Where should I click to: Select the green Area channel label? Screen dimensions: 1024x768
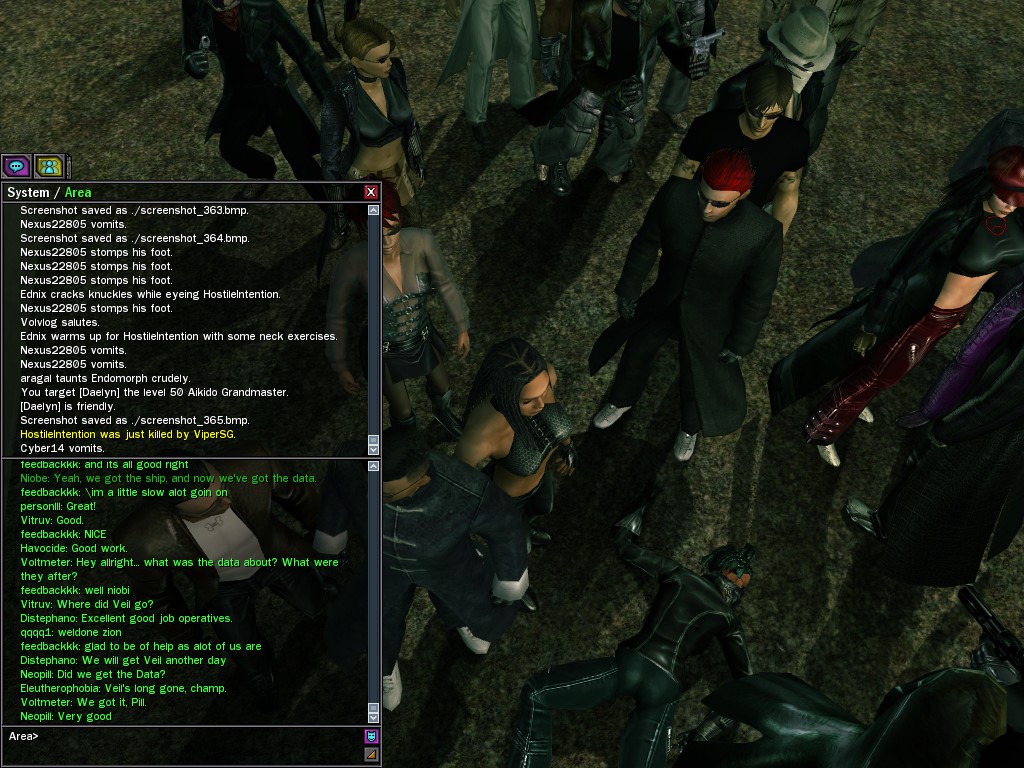(78, 192)
